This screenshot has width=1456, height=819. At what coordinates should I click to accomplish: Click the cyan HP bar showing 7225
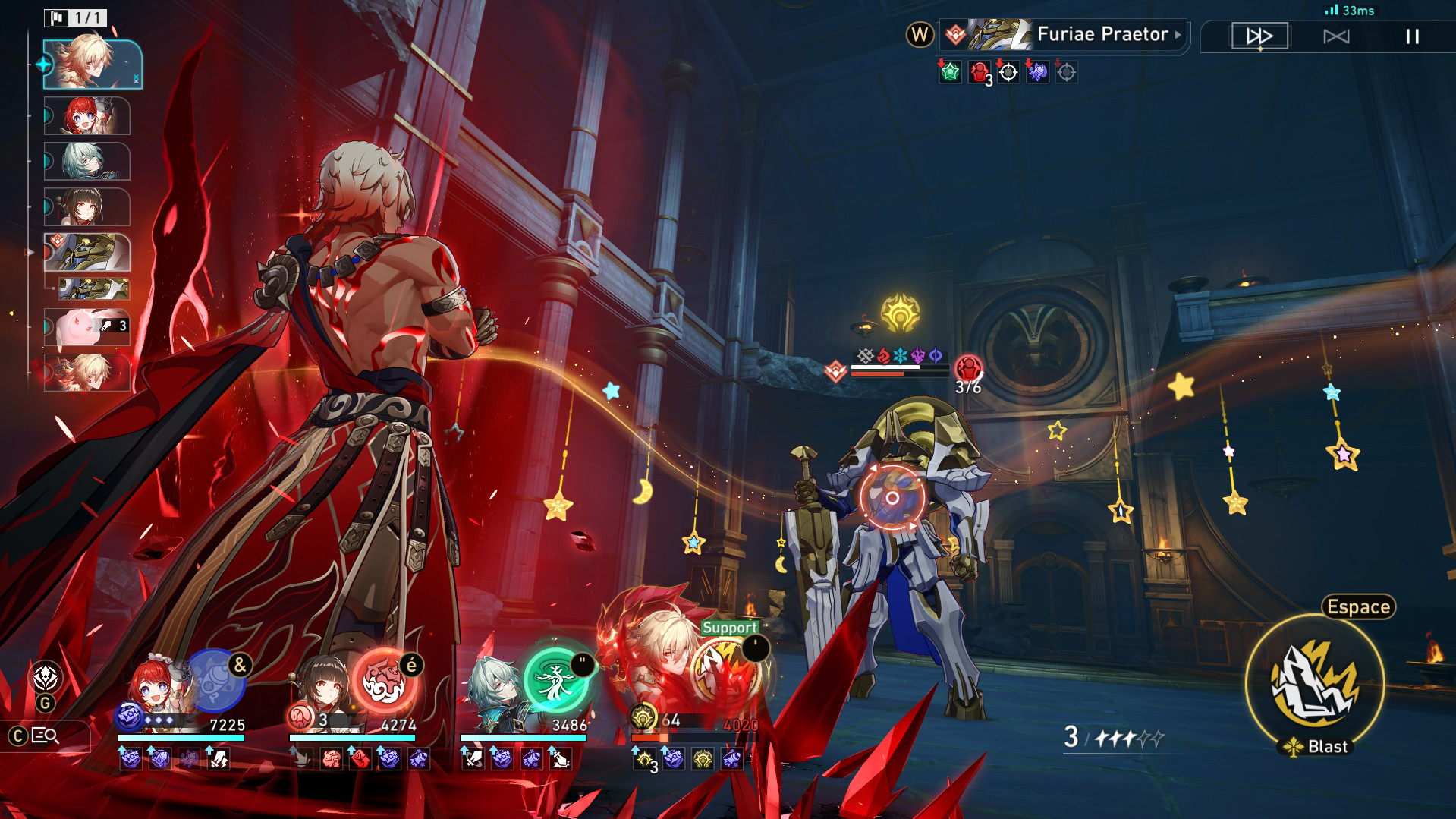(x=182, y=736)
